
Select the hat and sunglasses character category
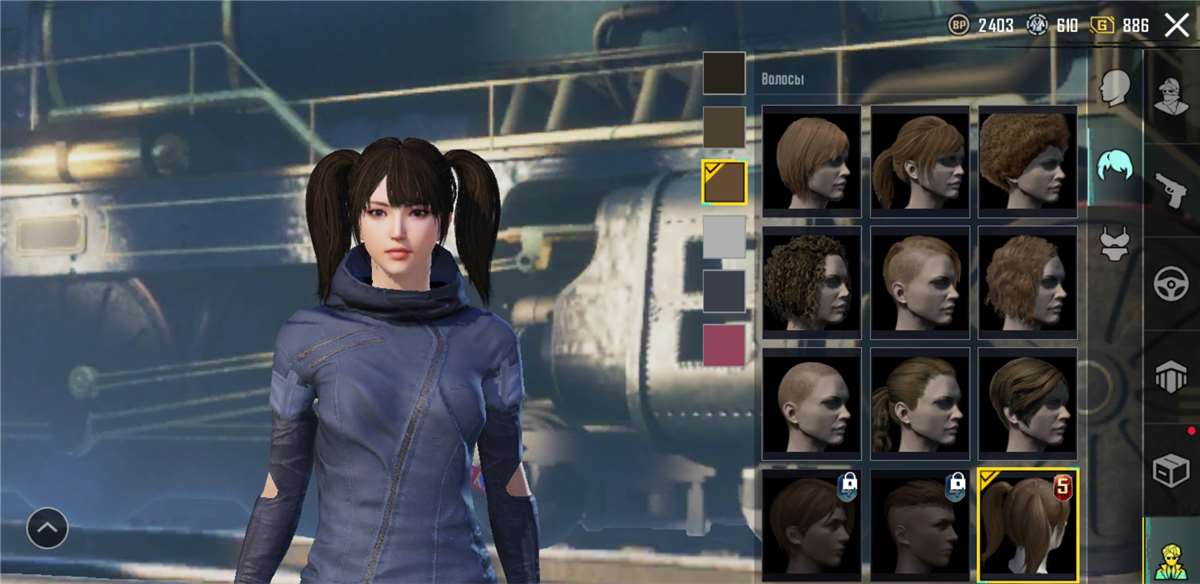[x=1171, y=95]
